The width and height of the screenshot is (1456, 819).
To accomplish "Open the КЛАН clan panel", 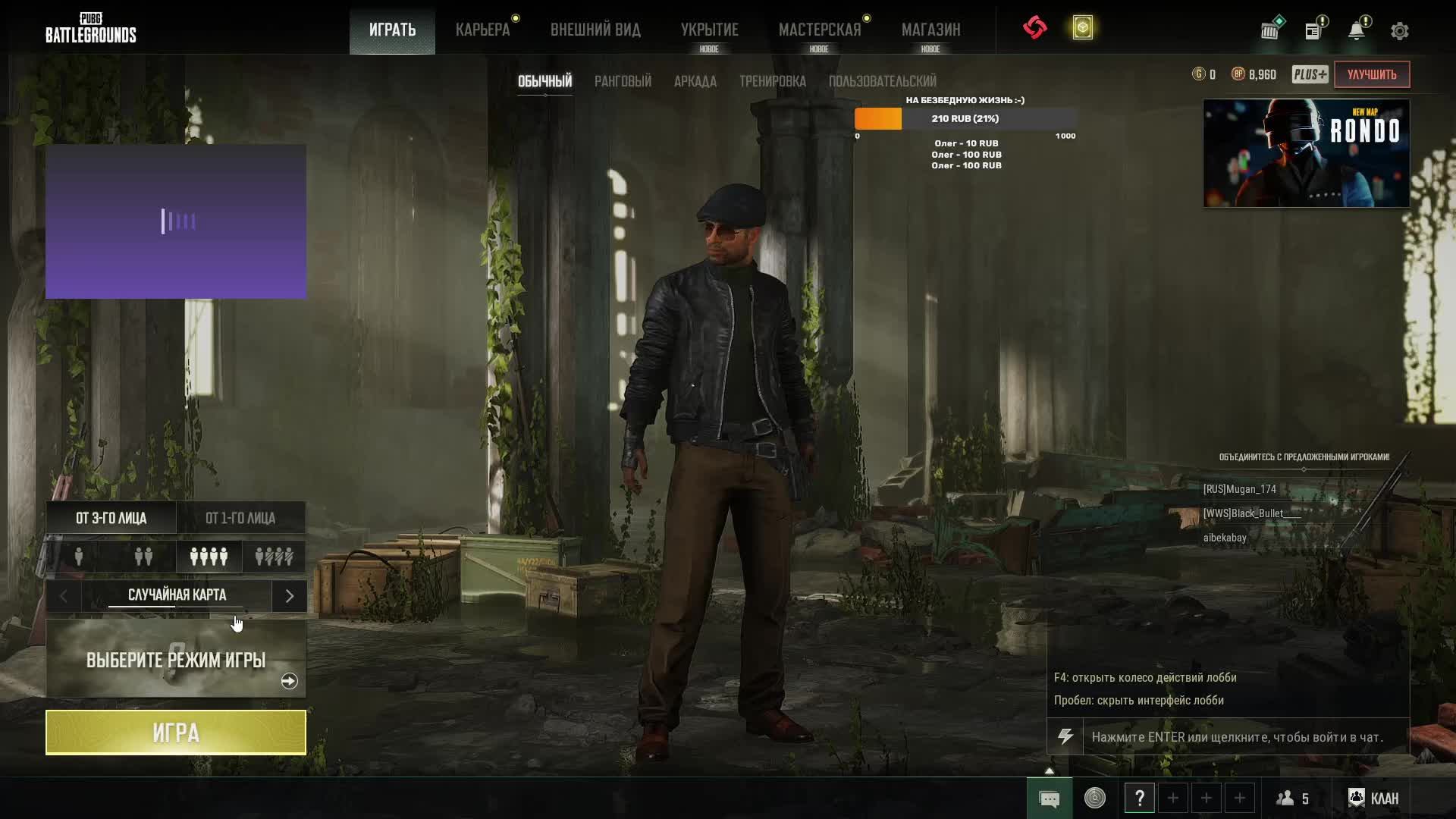I will point(1373,798).
